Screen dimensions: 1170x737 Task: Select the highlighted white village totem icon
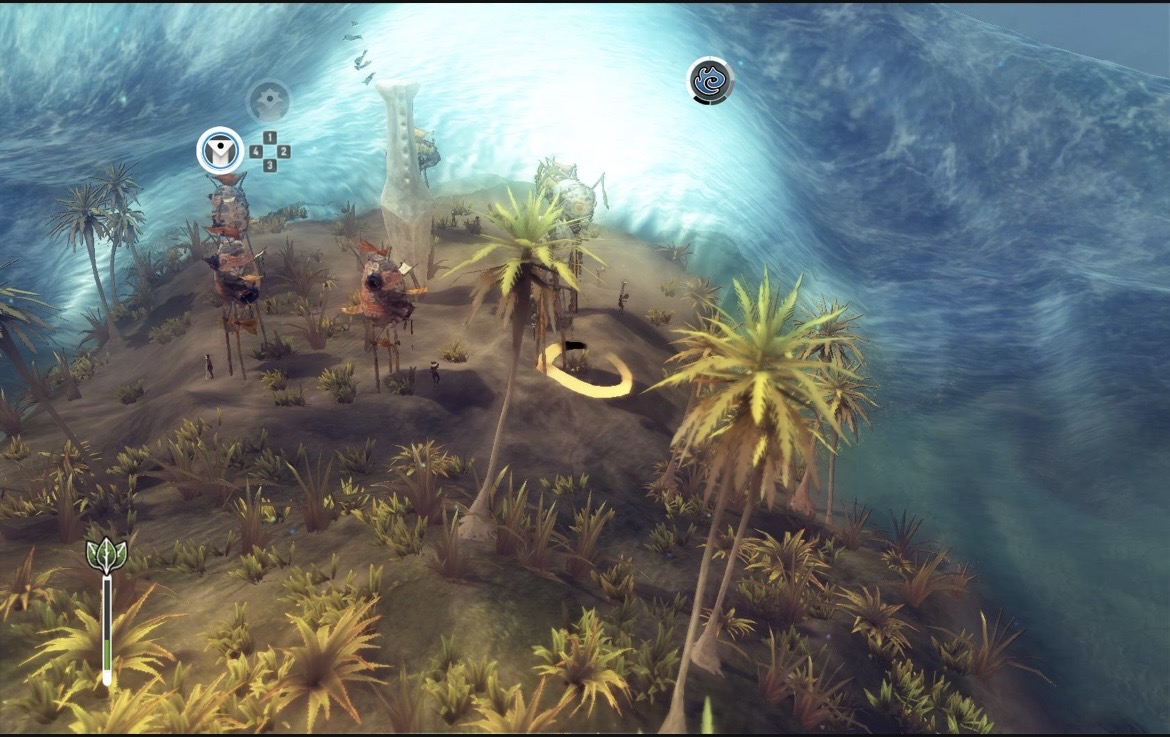[x=220, y=151]
